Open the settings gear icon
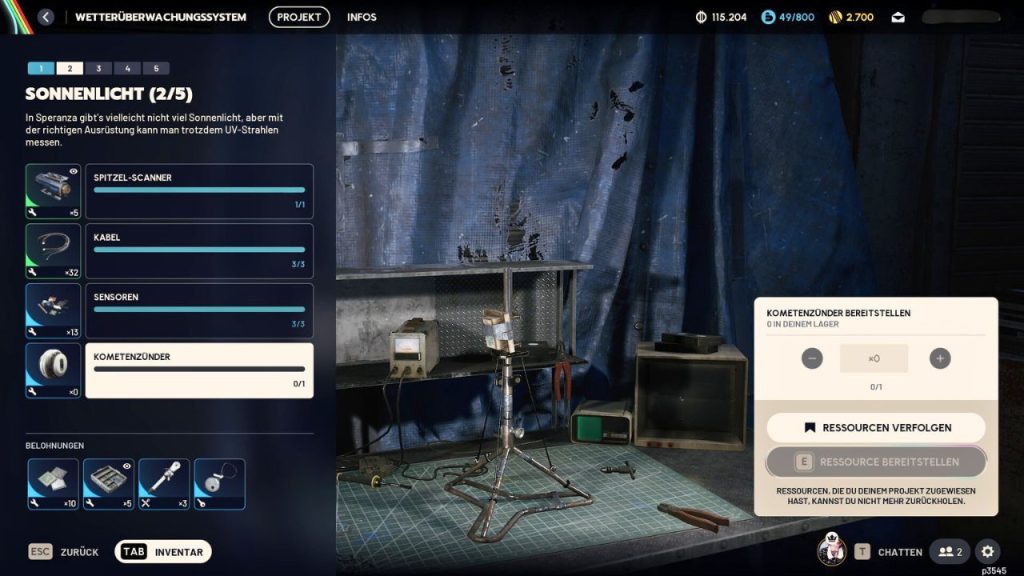Screen dimensions: 1024x576 coord(987,551)
